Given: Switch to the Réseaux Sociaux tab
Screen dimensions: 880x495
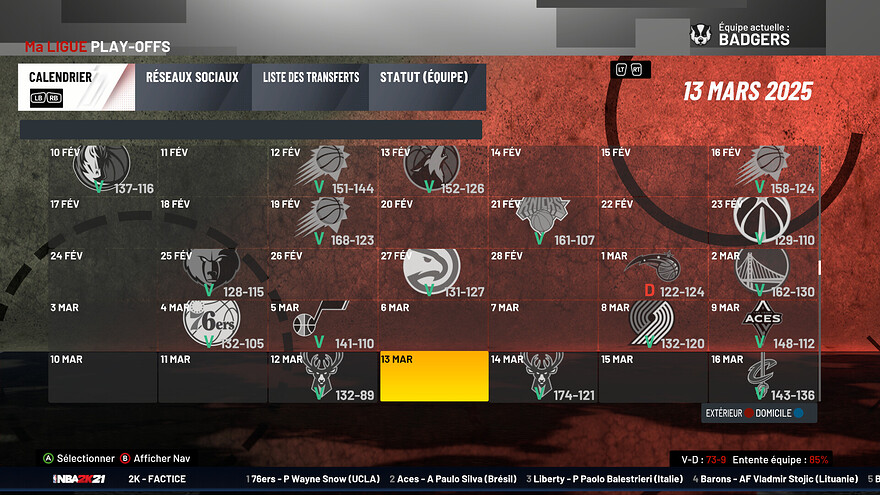Looking at the screenshot, I should click(x=192, y=87).
